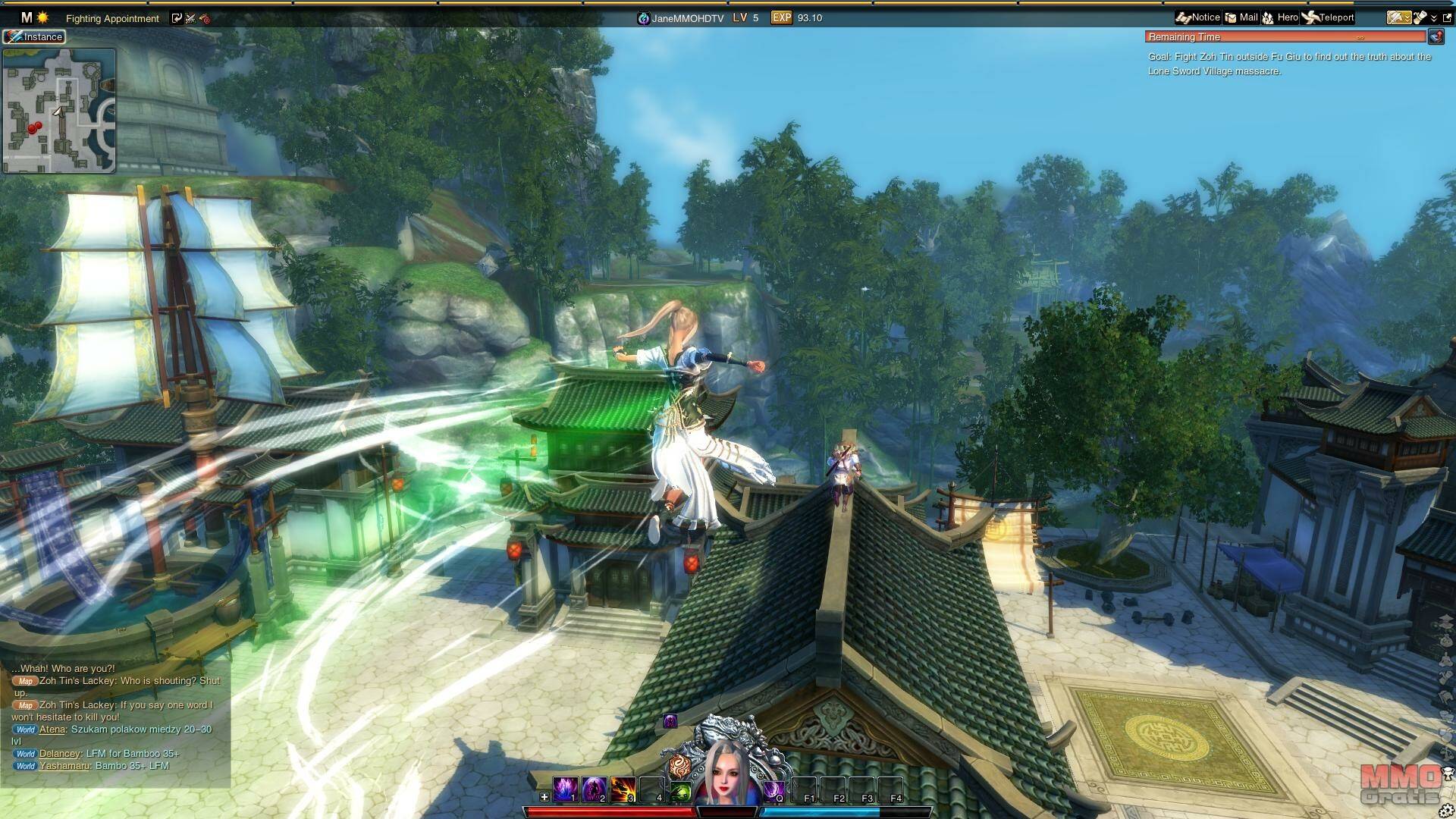This screenshot has width=1456, height=819.
Task: Open the minimap
Action: (x=59, y=111)
